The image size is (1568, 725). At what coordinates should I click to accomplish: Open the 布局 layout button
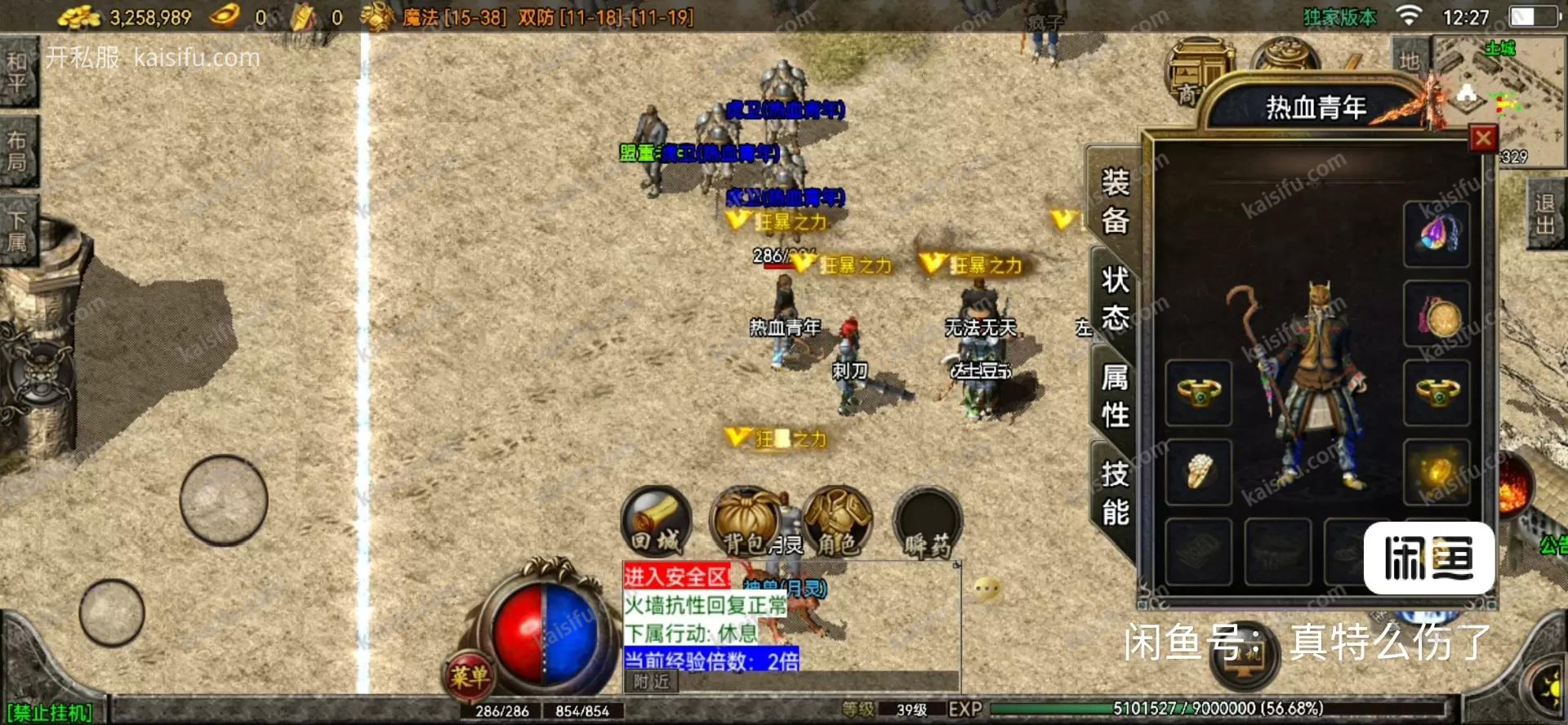pyautogui.click(x=17, y=151)
